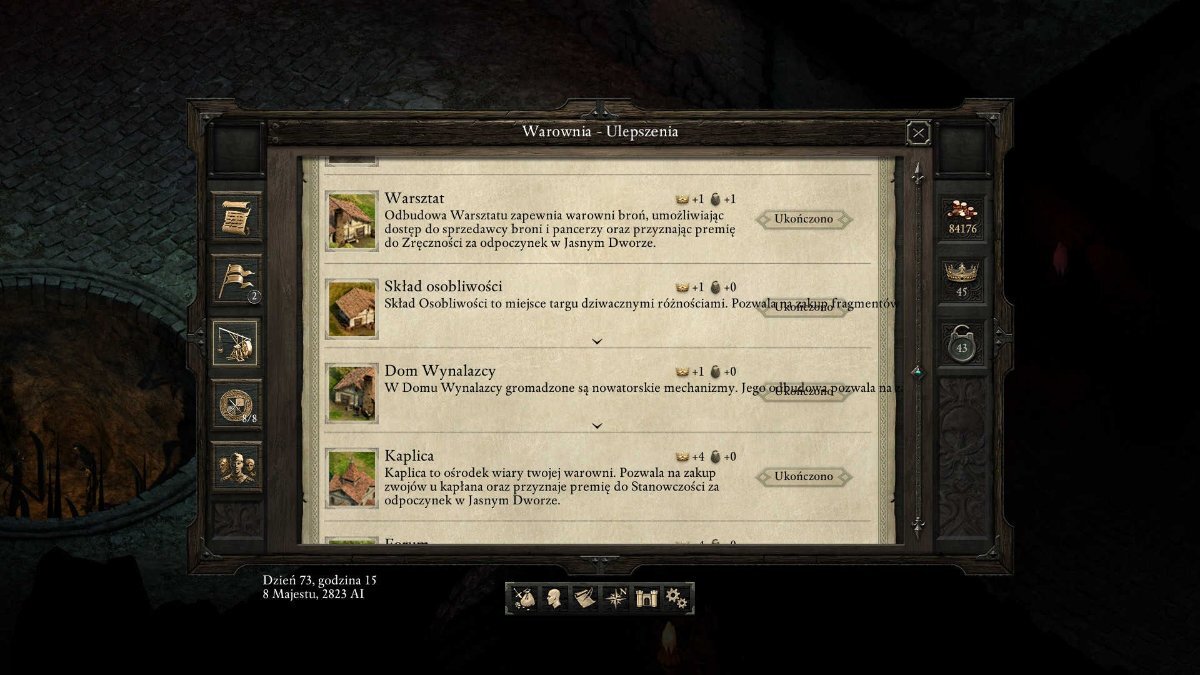Image resolution: width=1200 pixels, height=675 pixels.
Task: Select the crane upgrades tab
Action: click(x=237, y=343)
